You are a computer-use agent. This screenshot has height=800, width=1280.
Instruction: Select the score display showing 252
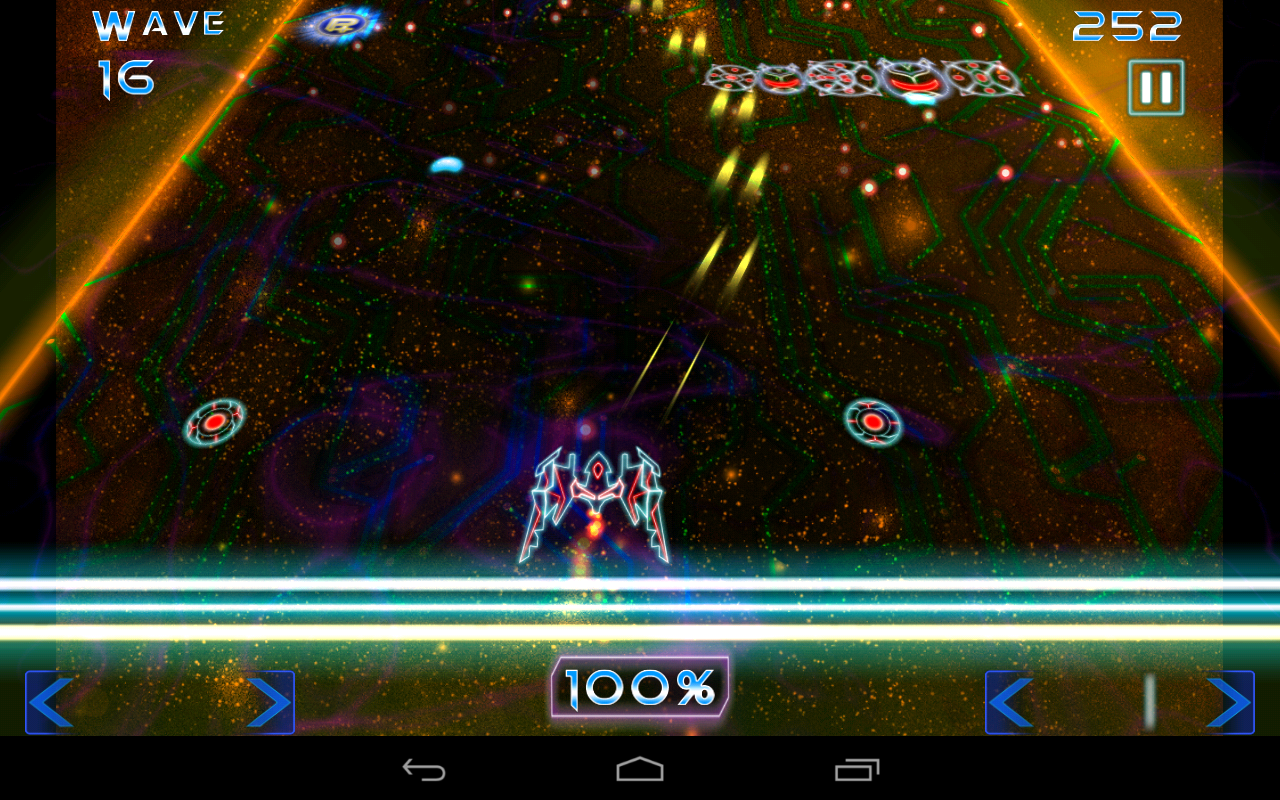pyautogui.click(x=1125, y=25)
